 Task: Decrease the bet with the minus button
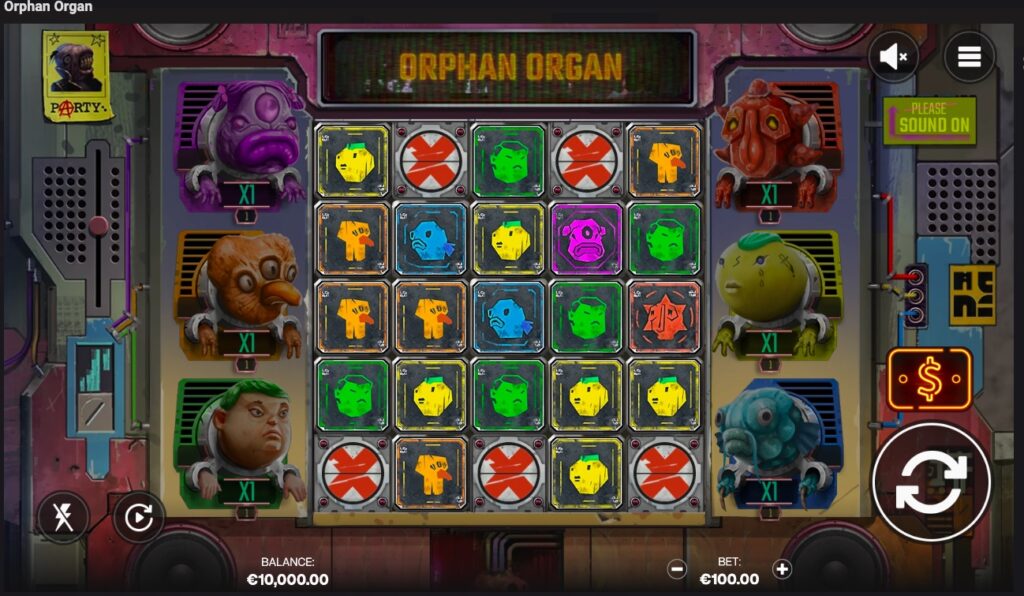click(677, 569)
